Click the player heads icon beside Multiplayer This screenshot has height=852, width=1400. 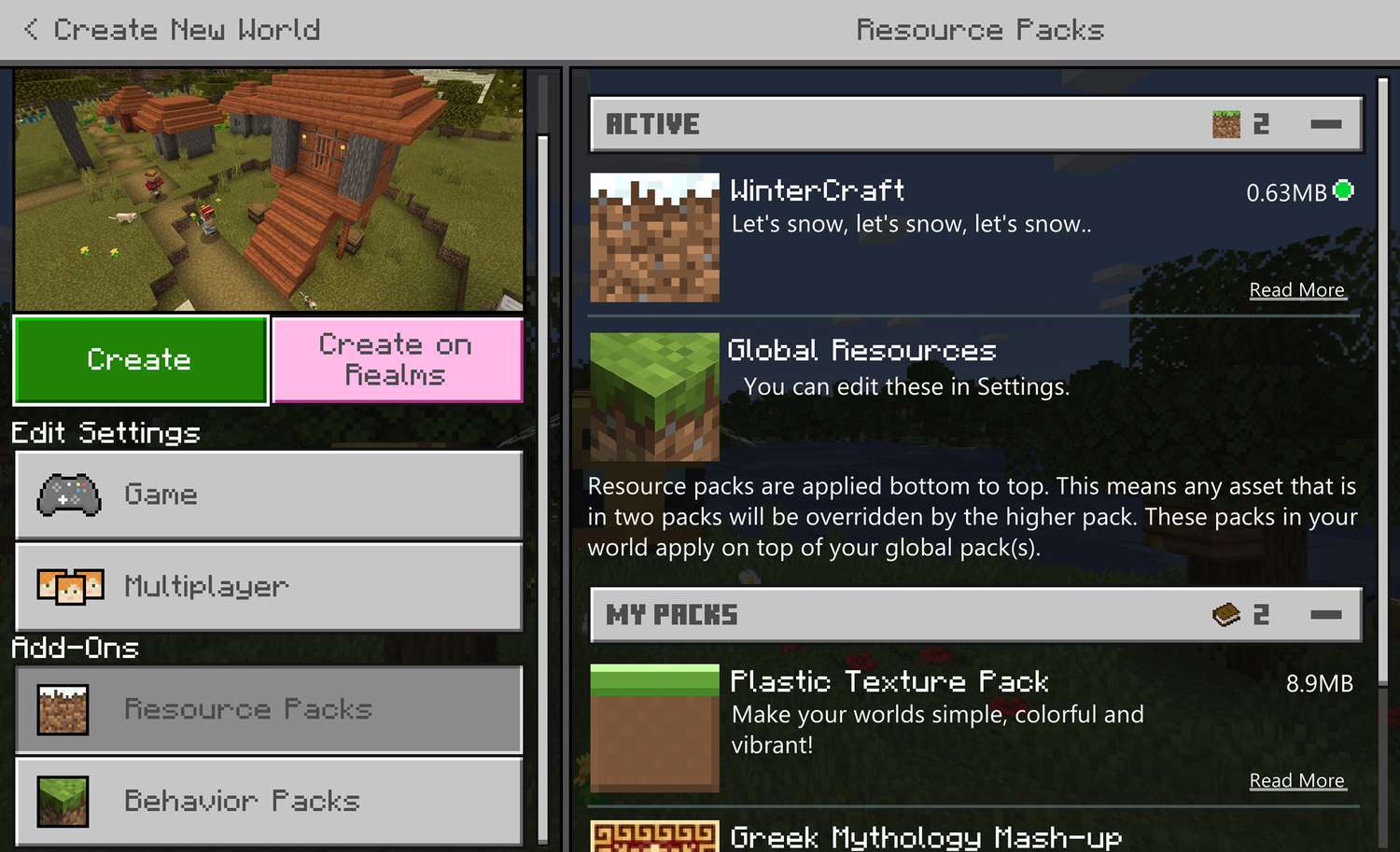tap(71, 586)
